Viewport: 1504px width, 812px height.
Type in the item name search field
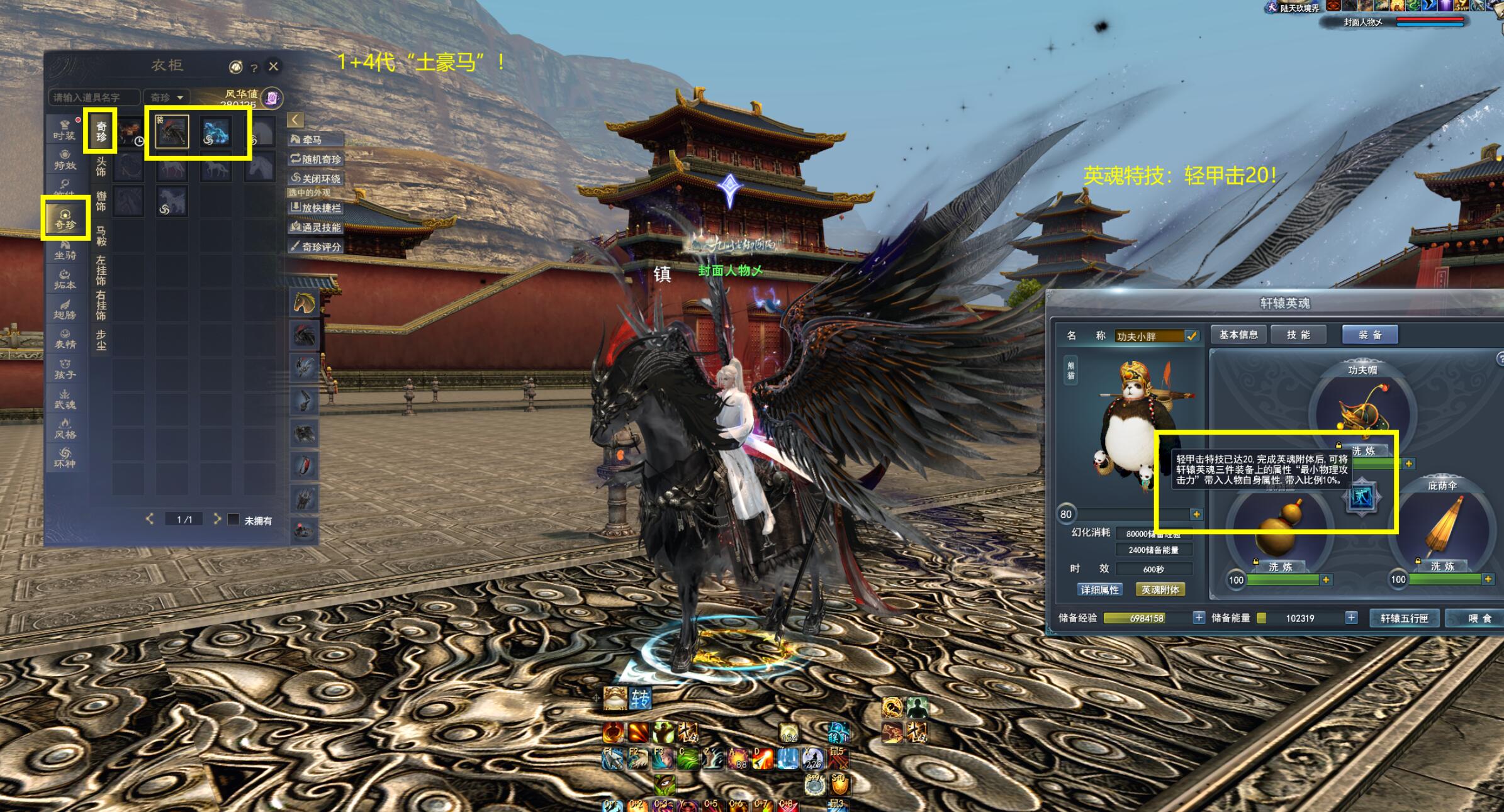[94, 97]
